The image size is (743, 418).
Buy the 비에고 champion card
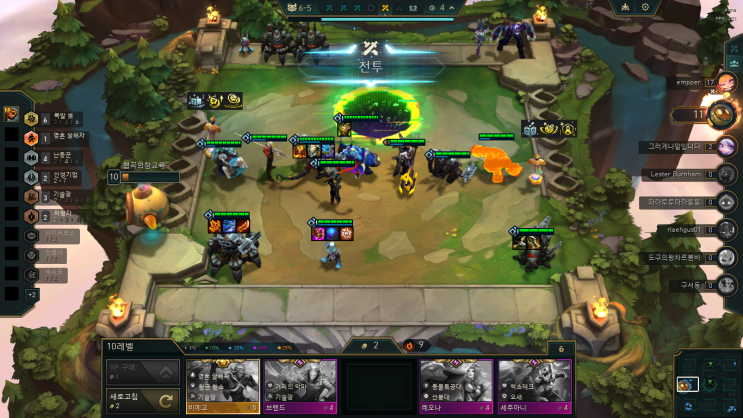(222, 385)
